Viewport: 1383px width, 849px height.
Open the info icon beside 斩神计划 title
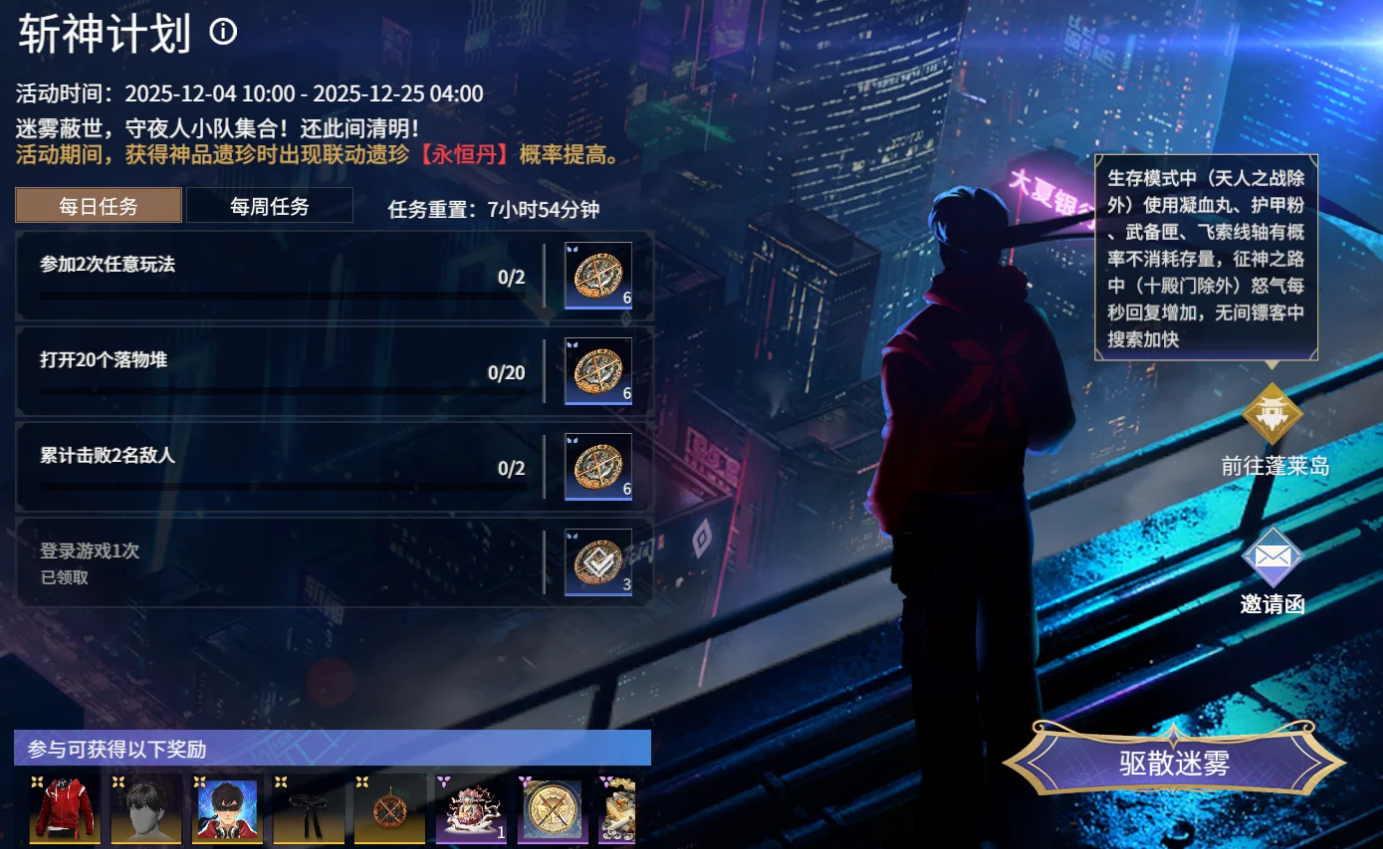pyautogui.click(x=222, y=31)
